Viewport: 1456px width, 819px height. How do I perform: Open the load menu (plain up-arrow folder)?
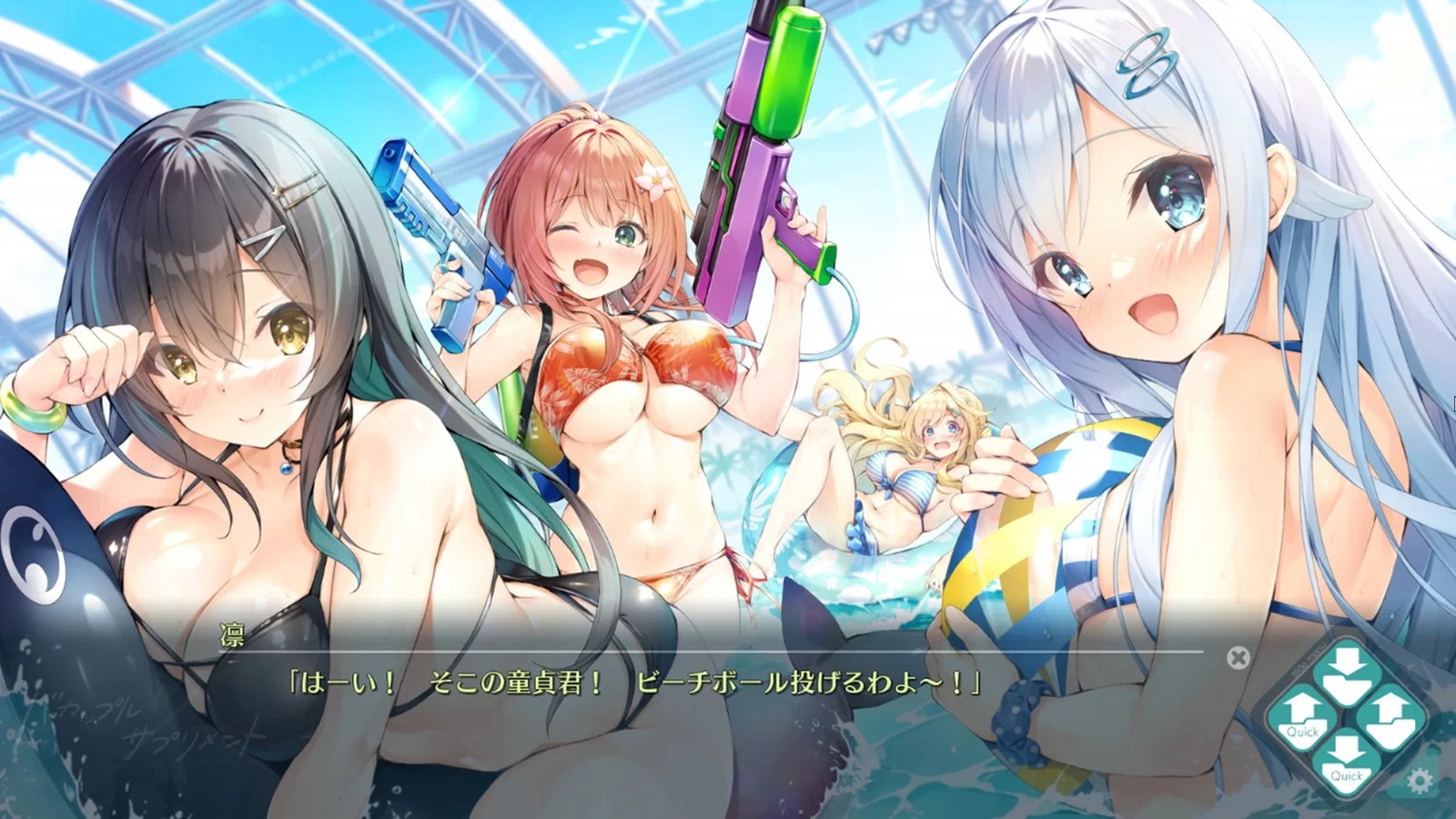[x=1390, y=717]
